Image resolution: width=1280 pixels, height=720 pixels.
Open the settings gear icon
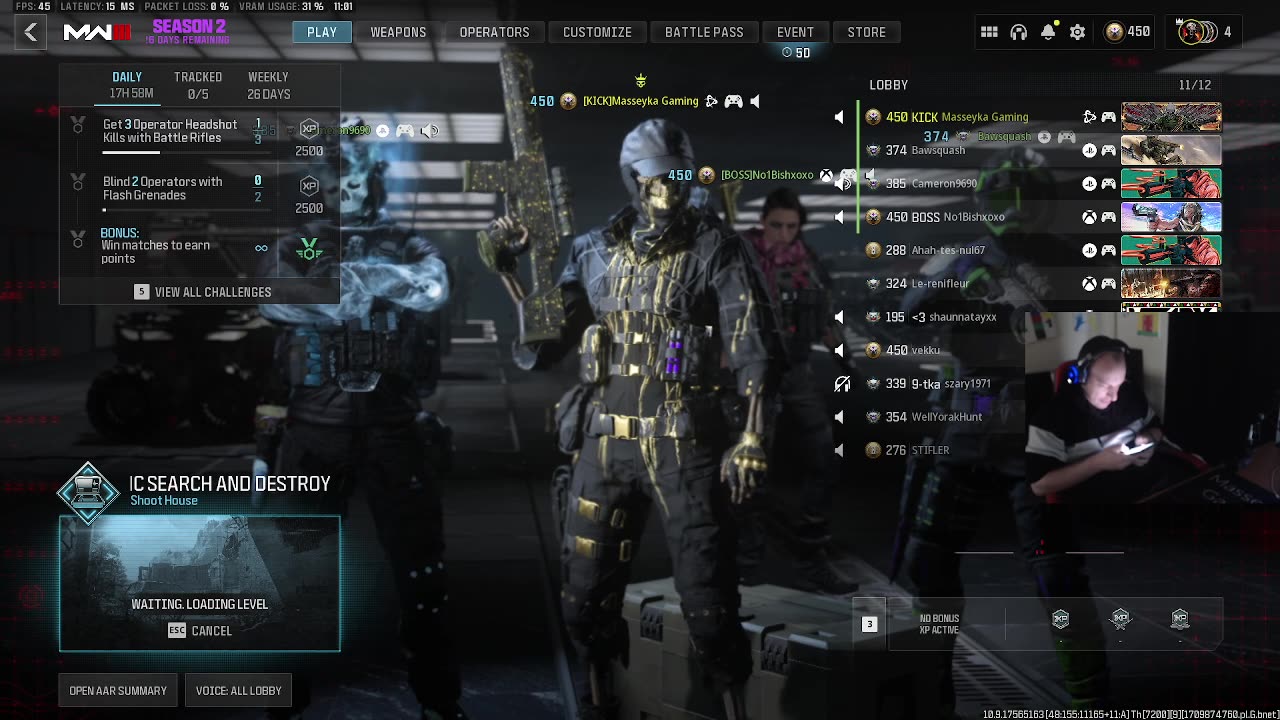1077,32
